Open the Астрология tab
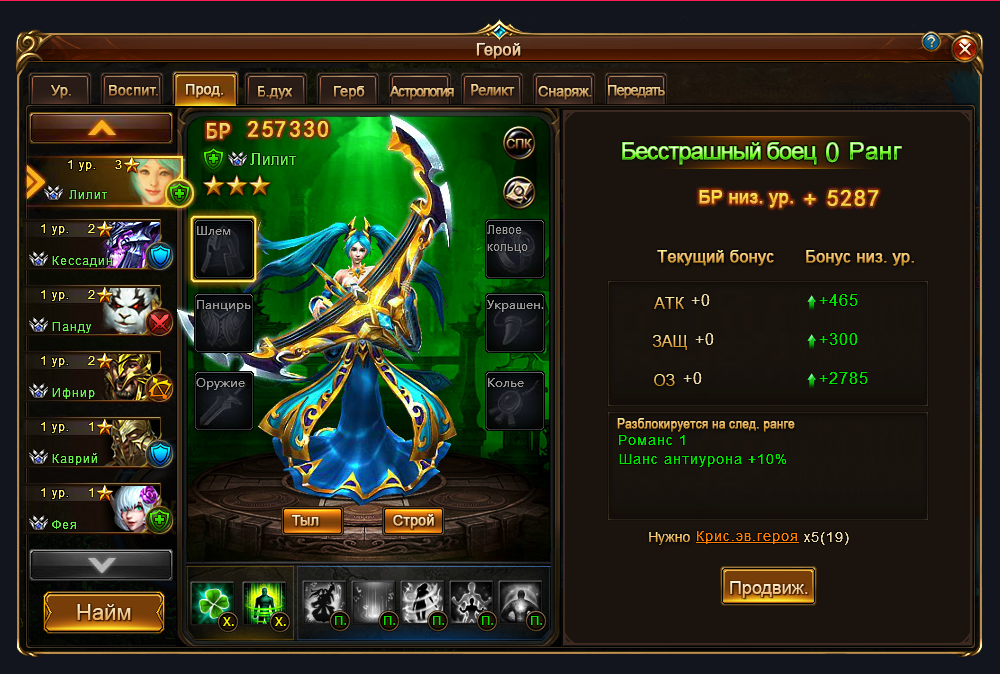Screen dimensions: 1000x674 (x=422, y=90)
